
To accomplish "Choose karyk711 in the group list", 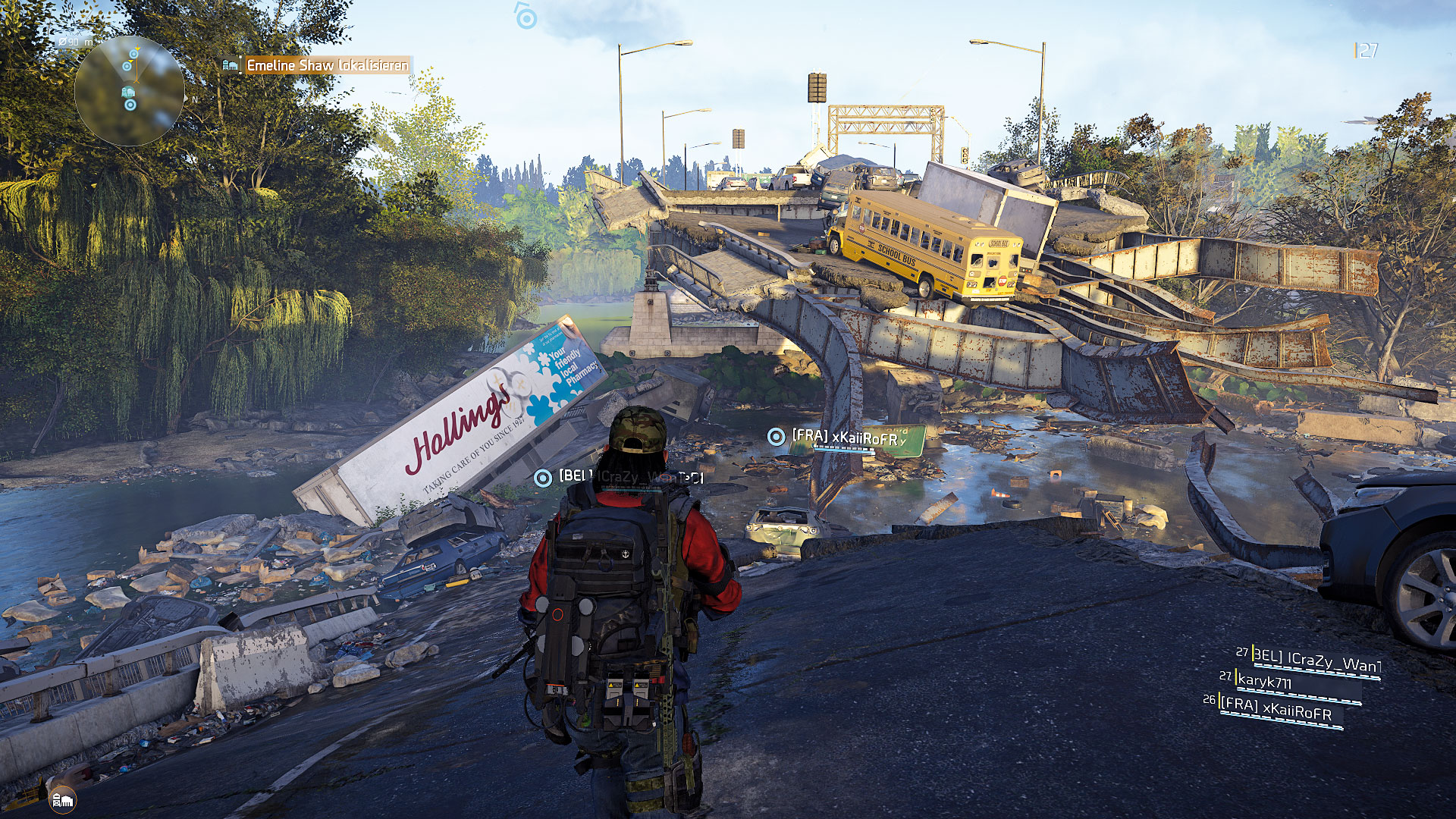I will pyautogui.click(x=1264, y=682).
